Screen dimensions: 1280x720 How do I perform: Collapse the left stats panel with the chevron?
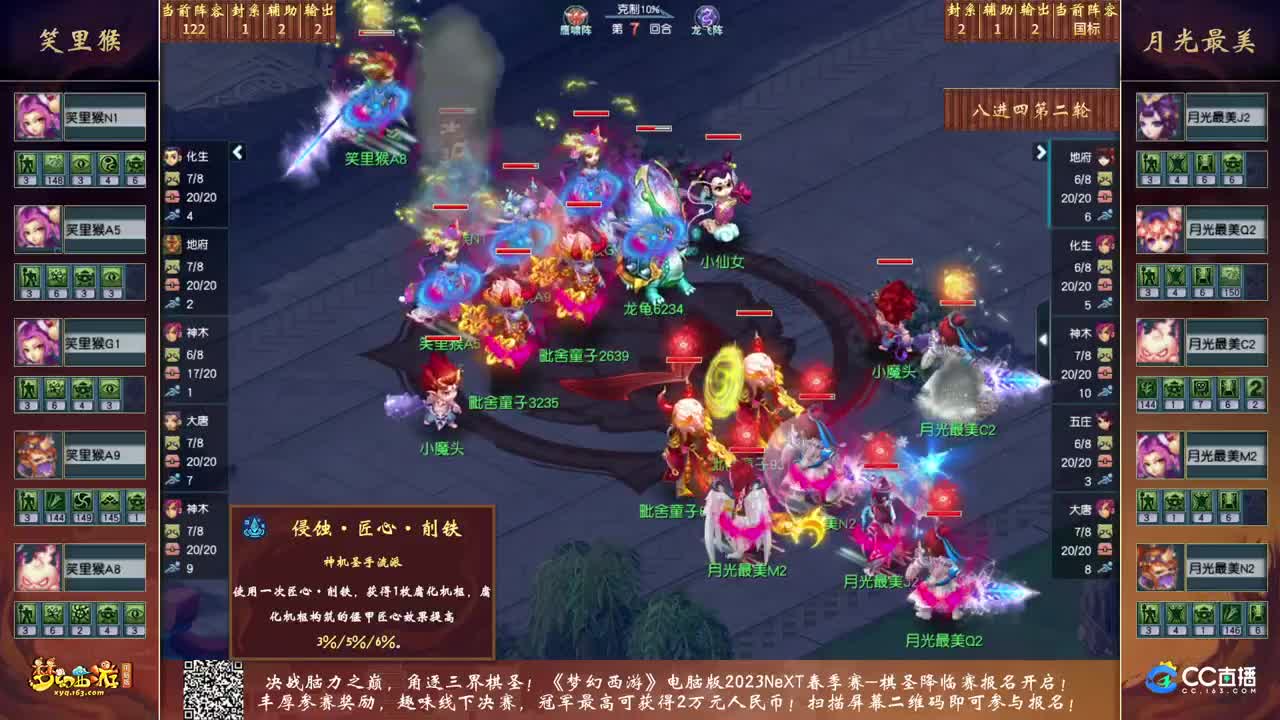(237, 154)
